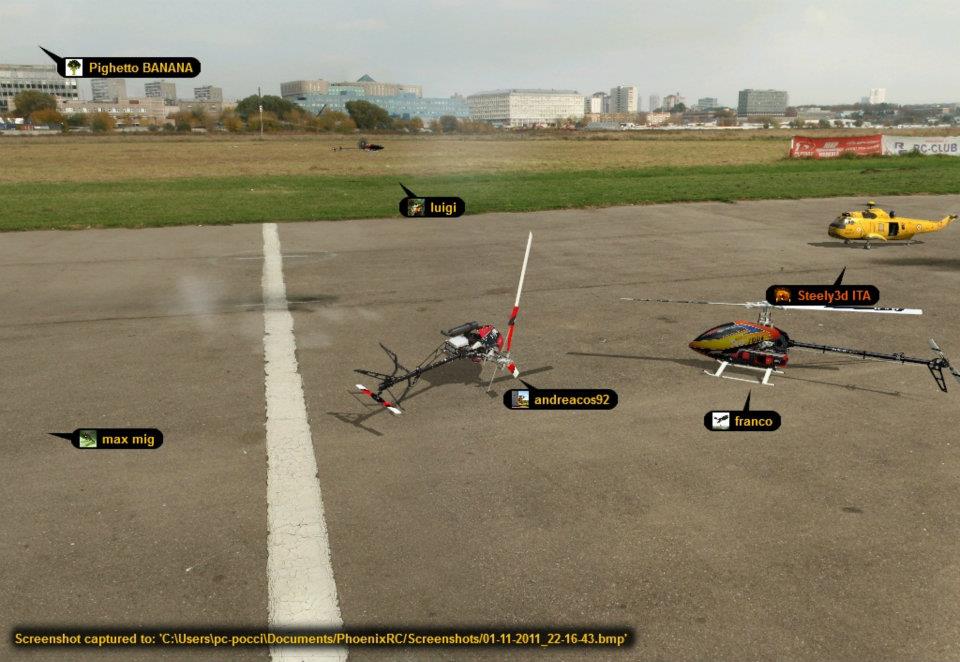960x662 pixels.
Task: Click the max mig player tag
Action: click(118, 439)
